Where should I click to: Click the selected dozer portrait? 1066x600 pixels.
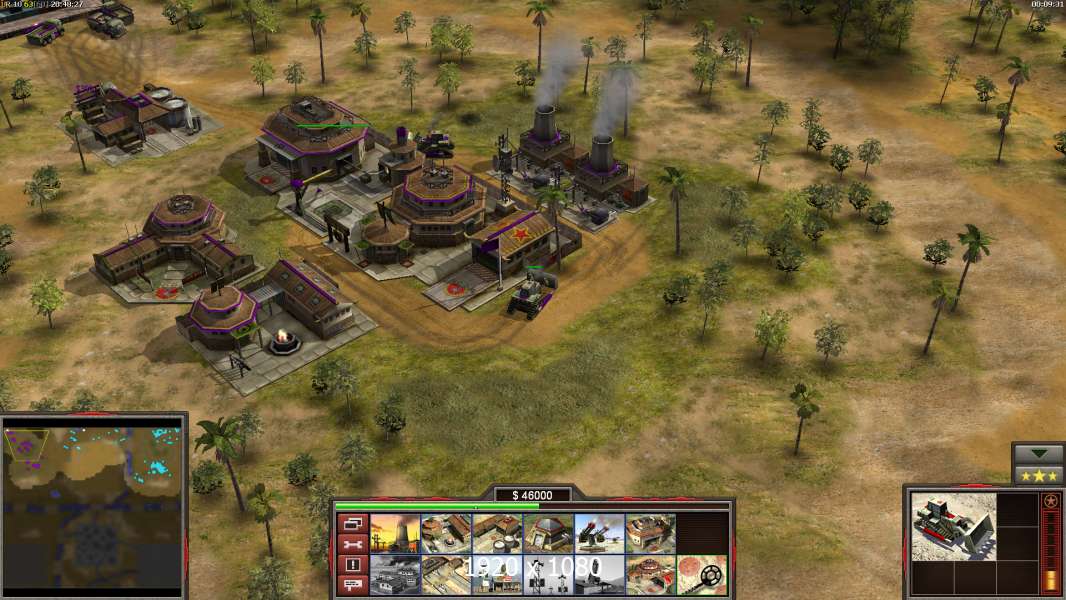click(x=953, y=526)
